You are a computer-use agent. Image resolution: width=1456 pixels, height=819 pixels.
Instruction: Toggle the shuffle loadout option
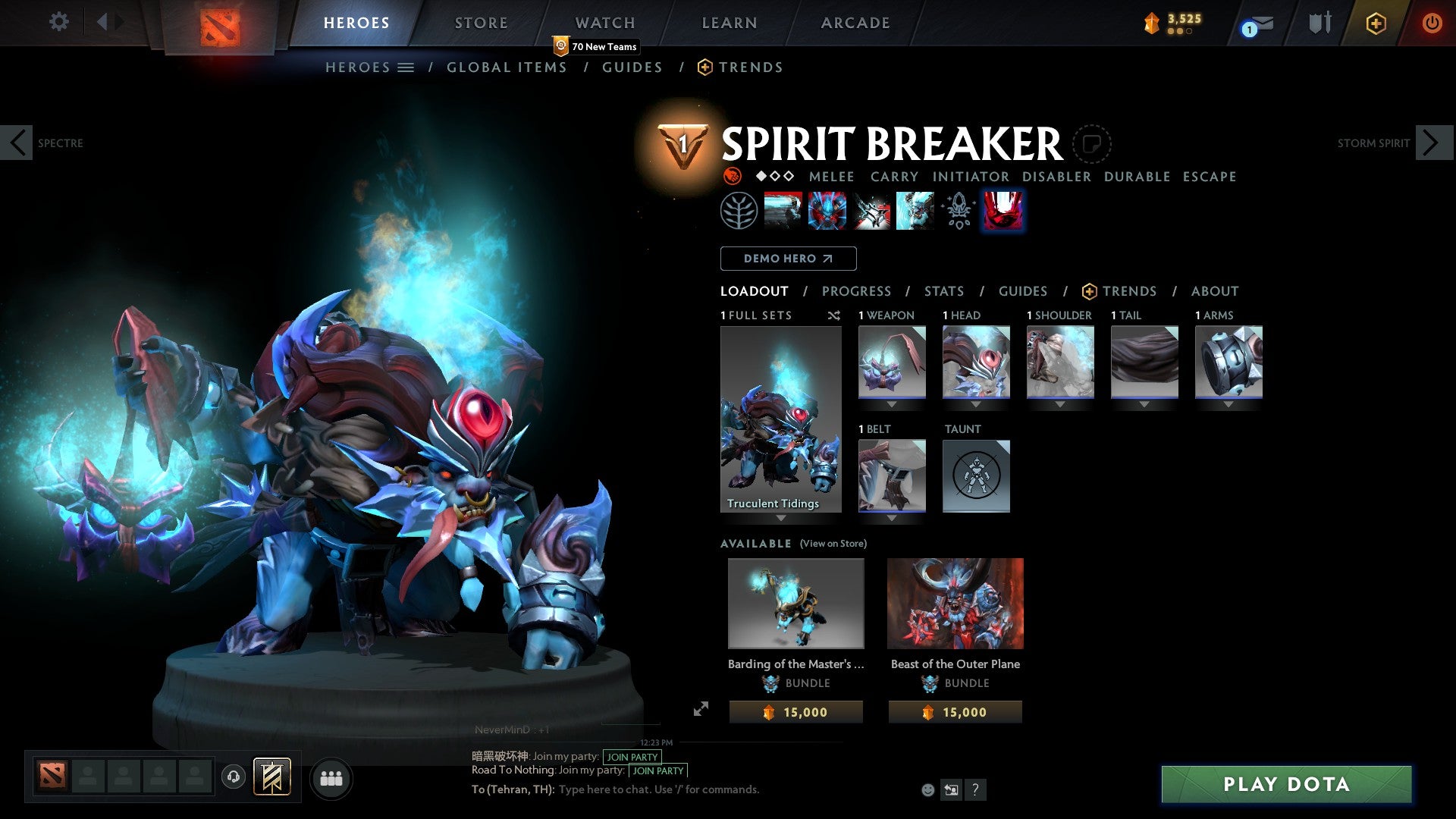pyautogui.click(x=834, y=315)
